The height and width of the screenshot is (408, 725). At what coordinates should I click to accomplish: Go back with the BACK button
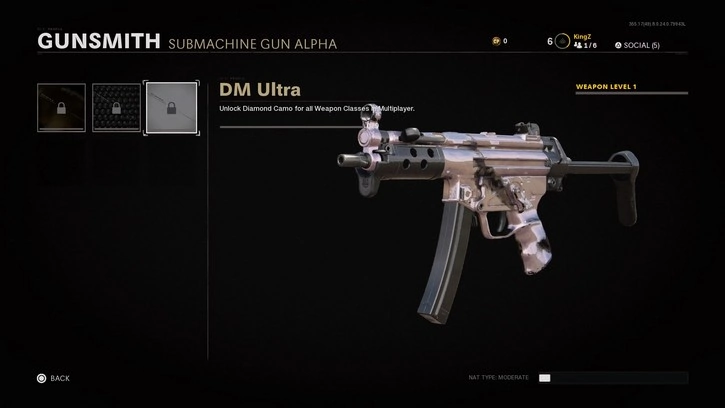[53, 378]
